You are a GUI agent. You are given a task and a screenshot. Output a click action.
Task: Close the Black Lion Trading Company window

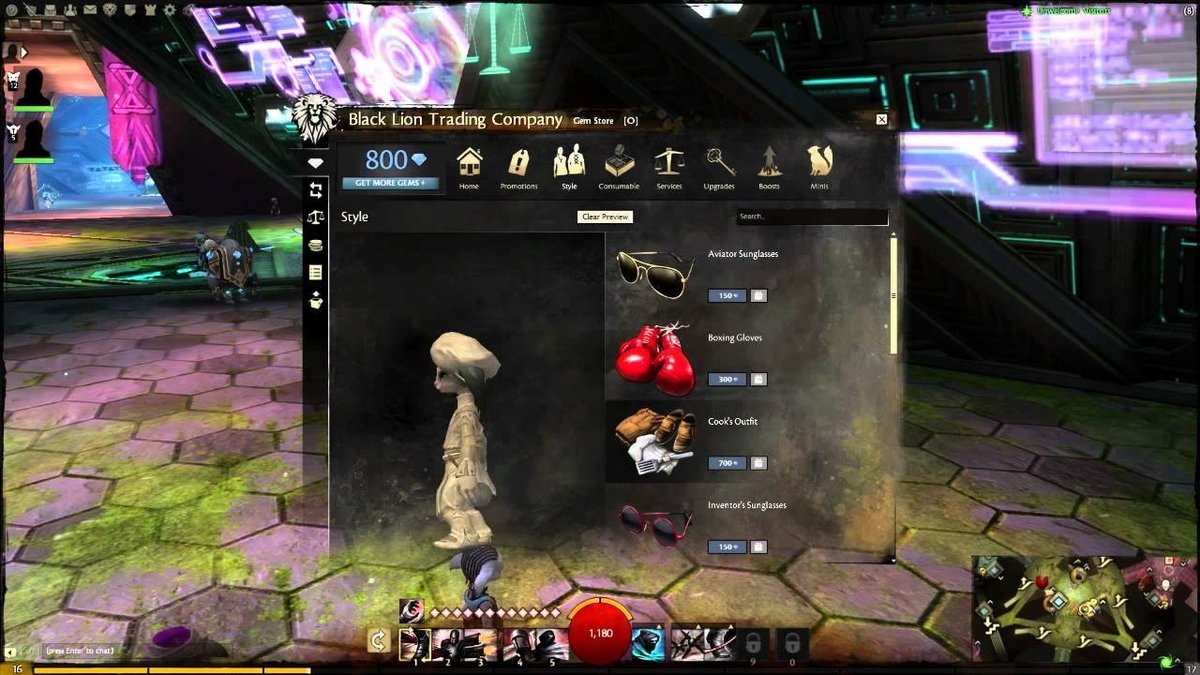(881, 119)
